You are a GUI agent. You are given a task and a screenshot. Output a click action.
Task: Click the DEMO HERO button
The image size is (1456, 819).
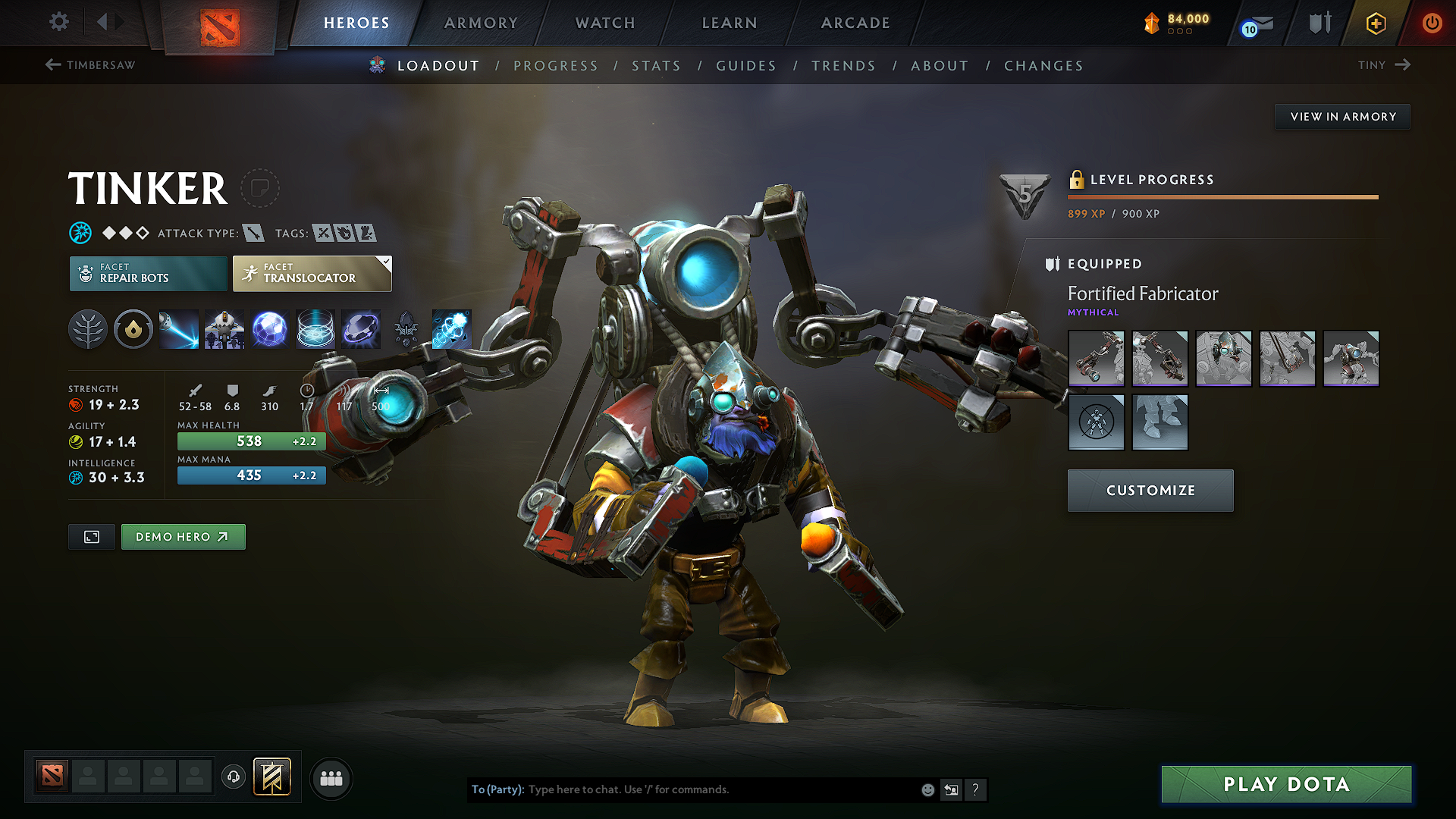click(183, 536)
